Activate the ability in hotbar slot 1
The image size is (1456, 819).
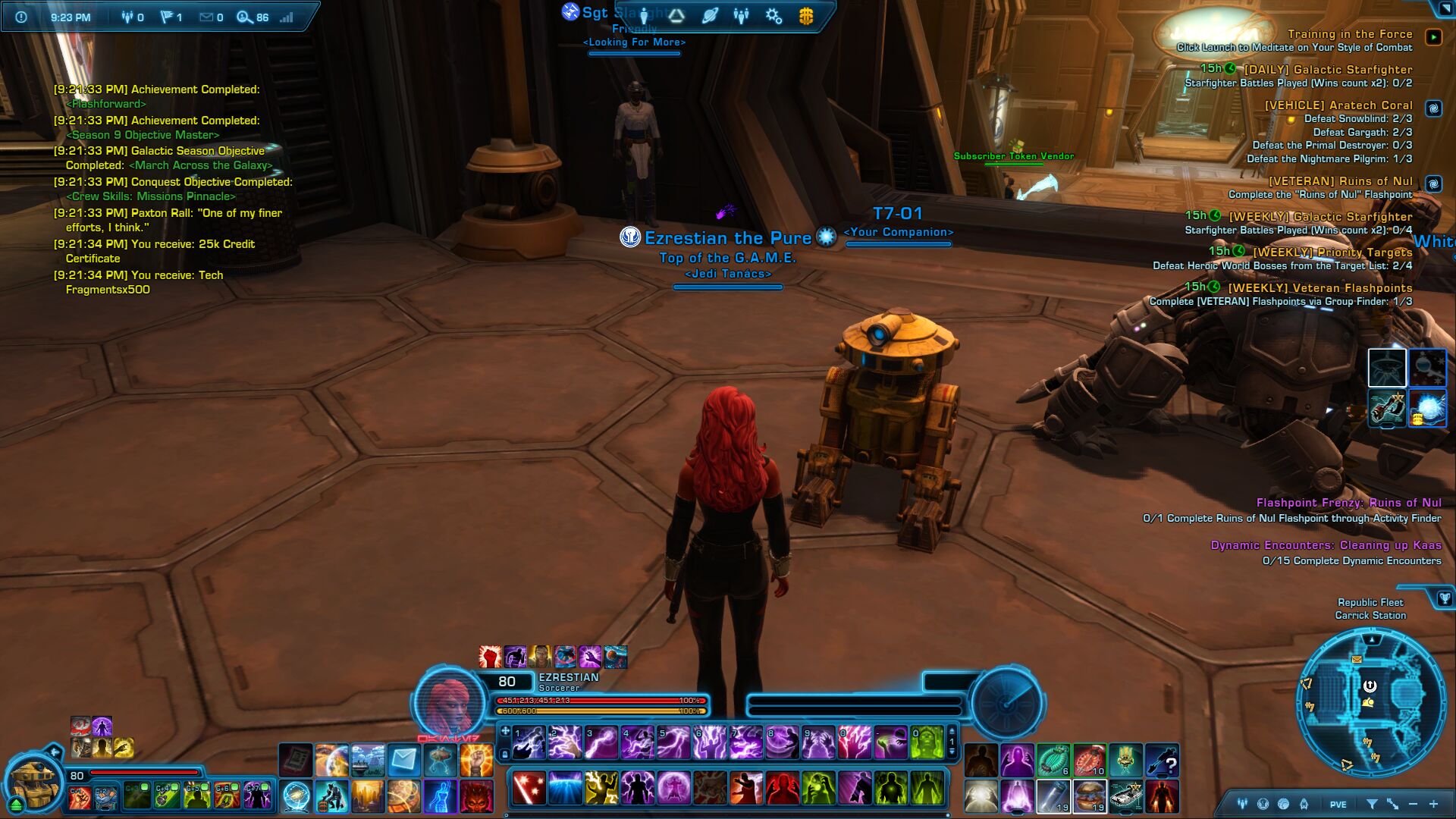coord(529,742)
